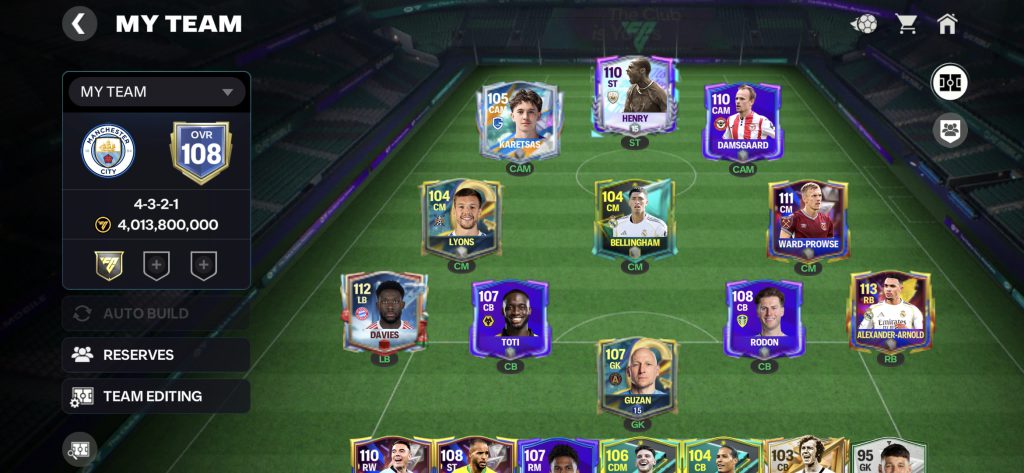Return to the home screen
The width and height of the screenshot is (1024, 473).
pos(947,23)
